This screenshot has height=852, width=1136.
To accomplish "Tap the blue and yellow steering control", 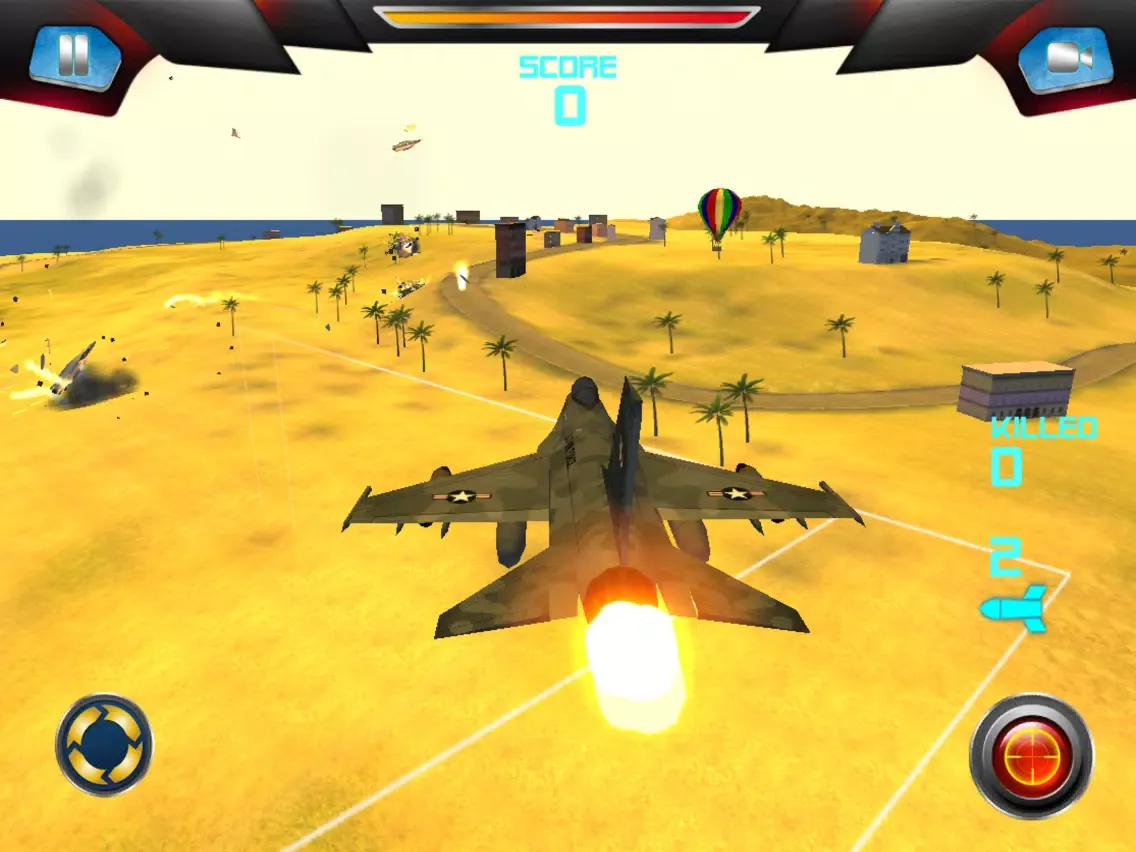I will (x=104, y=745).
